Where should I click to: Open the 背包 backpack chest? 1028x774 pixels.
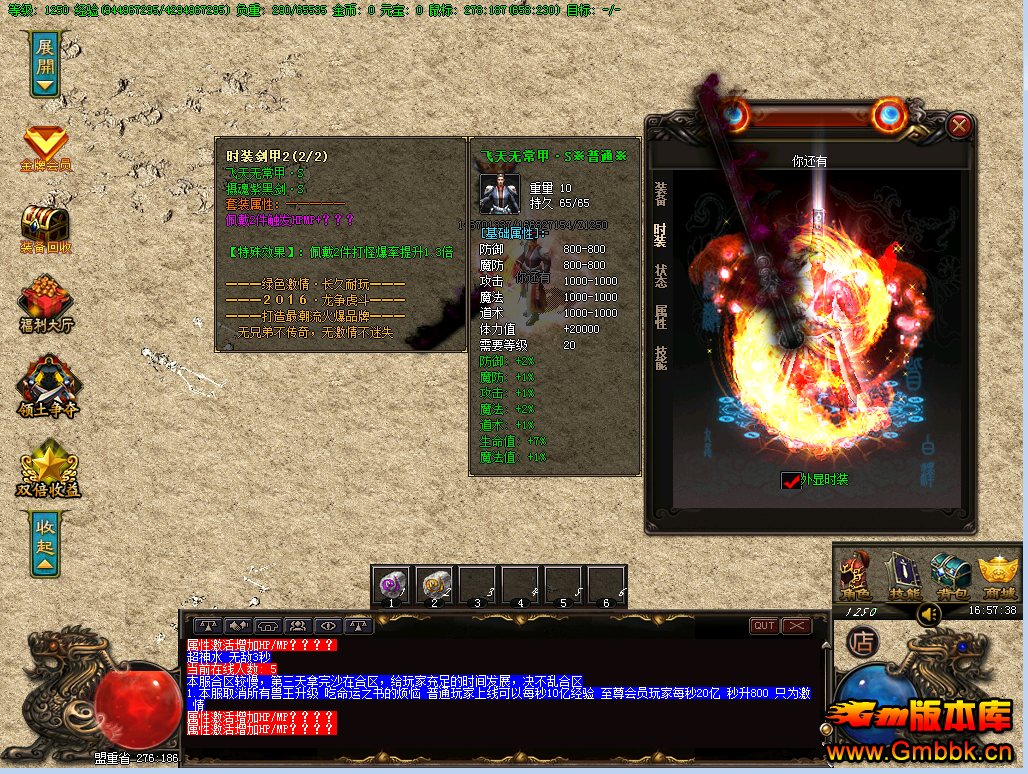(951, 577)
